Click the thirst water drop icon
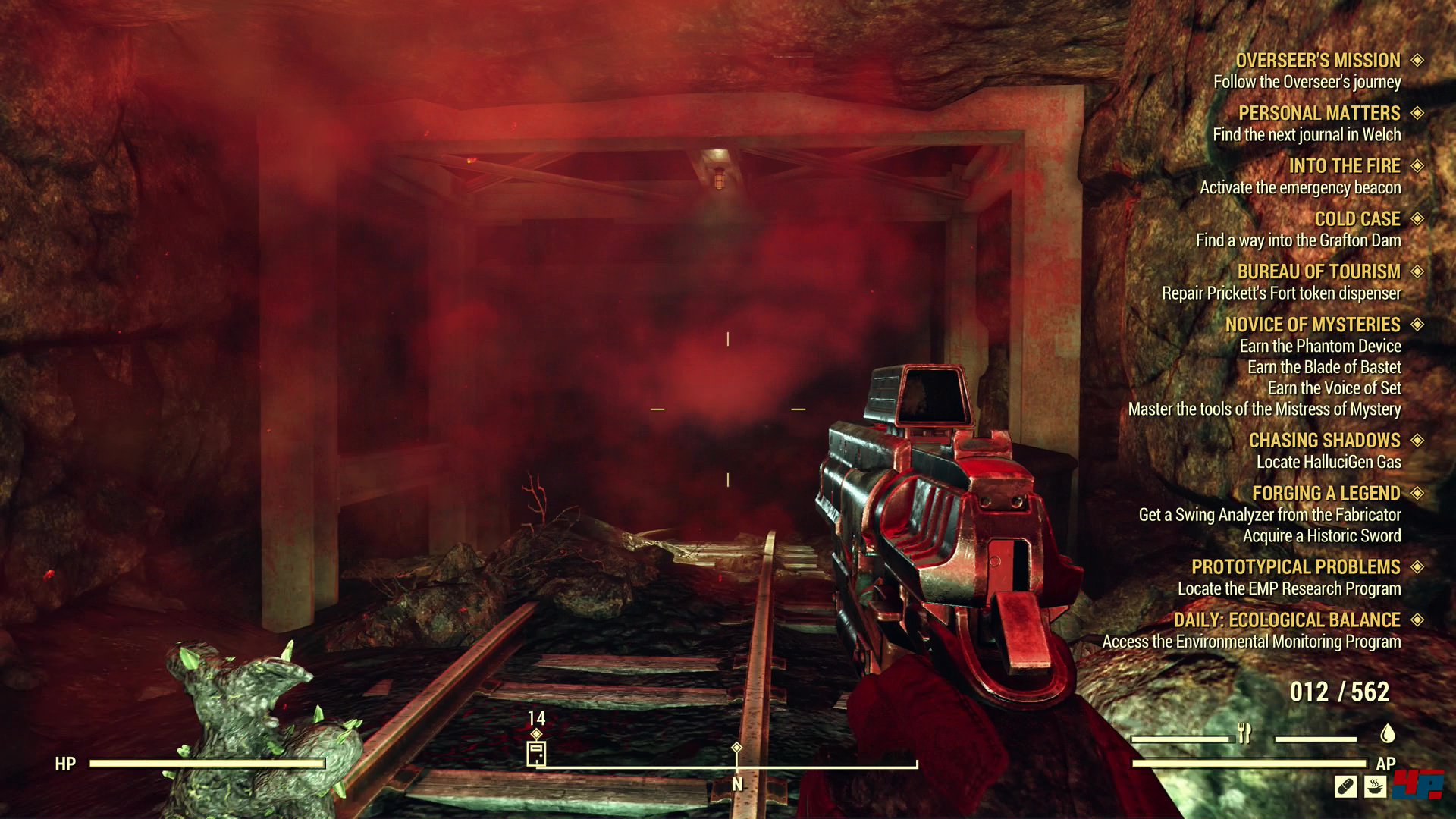 [1388, 733]
